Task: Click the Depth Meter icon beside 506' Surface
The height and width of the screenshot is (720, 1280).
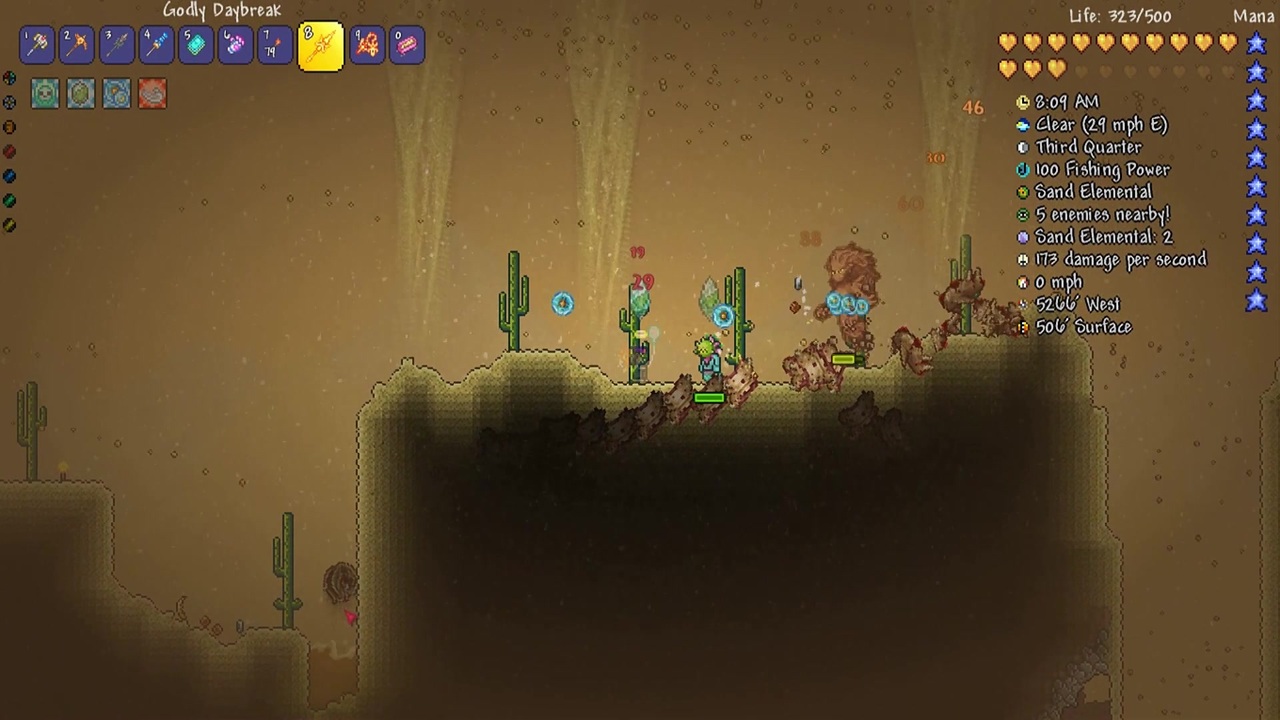Action: (x=1022, y=327)
